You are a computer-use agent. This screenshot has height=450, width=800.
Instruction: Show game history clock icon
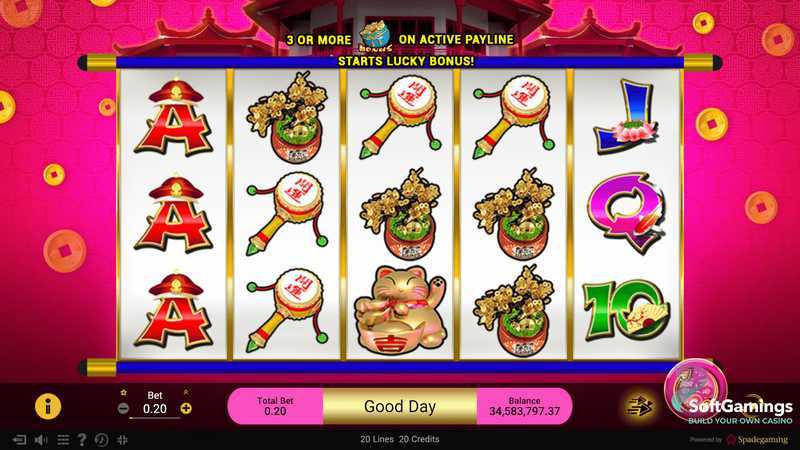tap(101, 439)
